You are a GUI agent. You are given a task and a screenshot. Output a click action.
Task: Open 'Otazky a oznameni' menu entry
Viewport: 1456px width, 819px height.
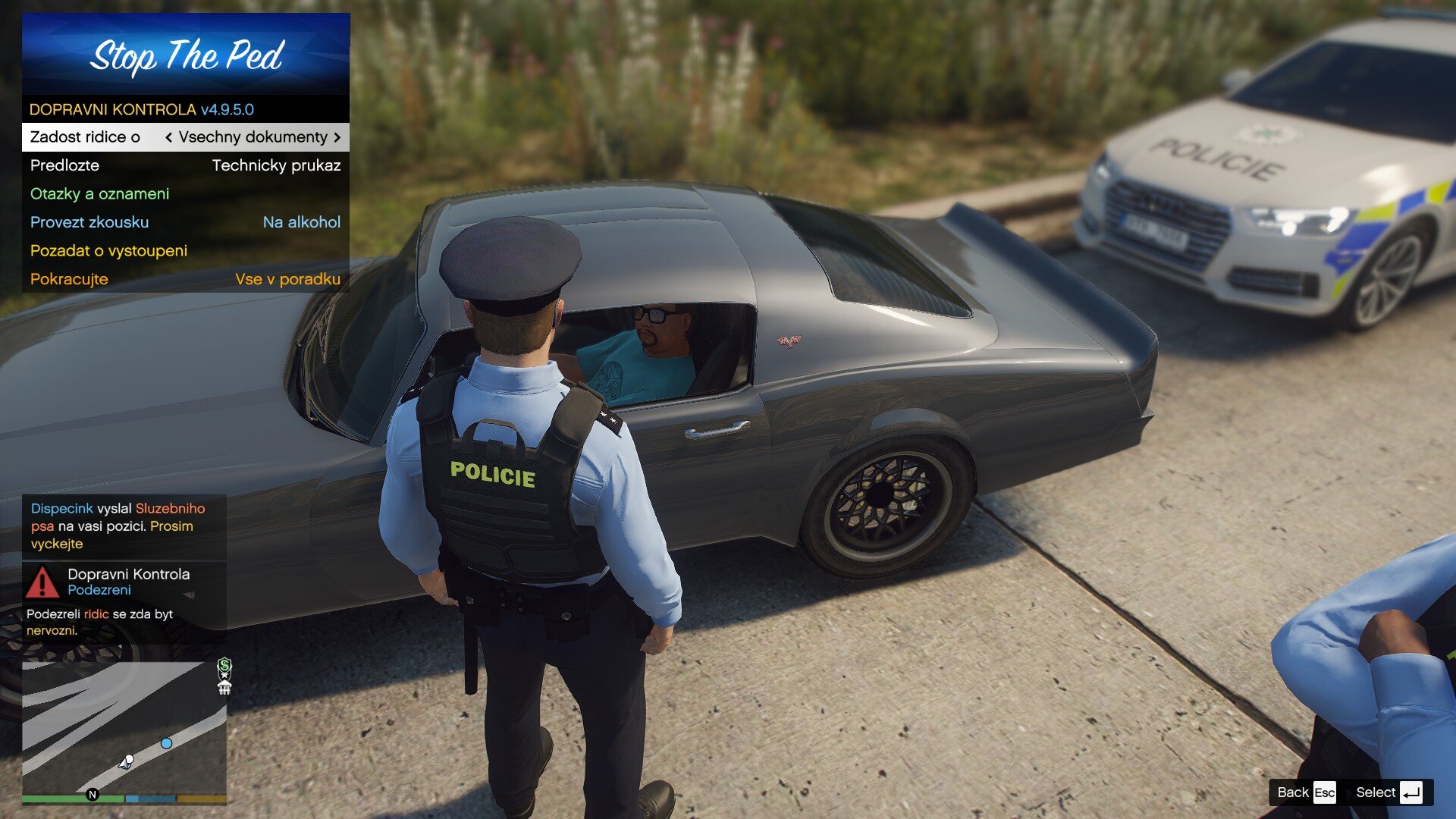[185, 194]
